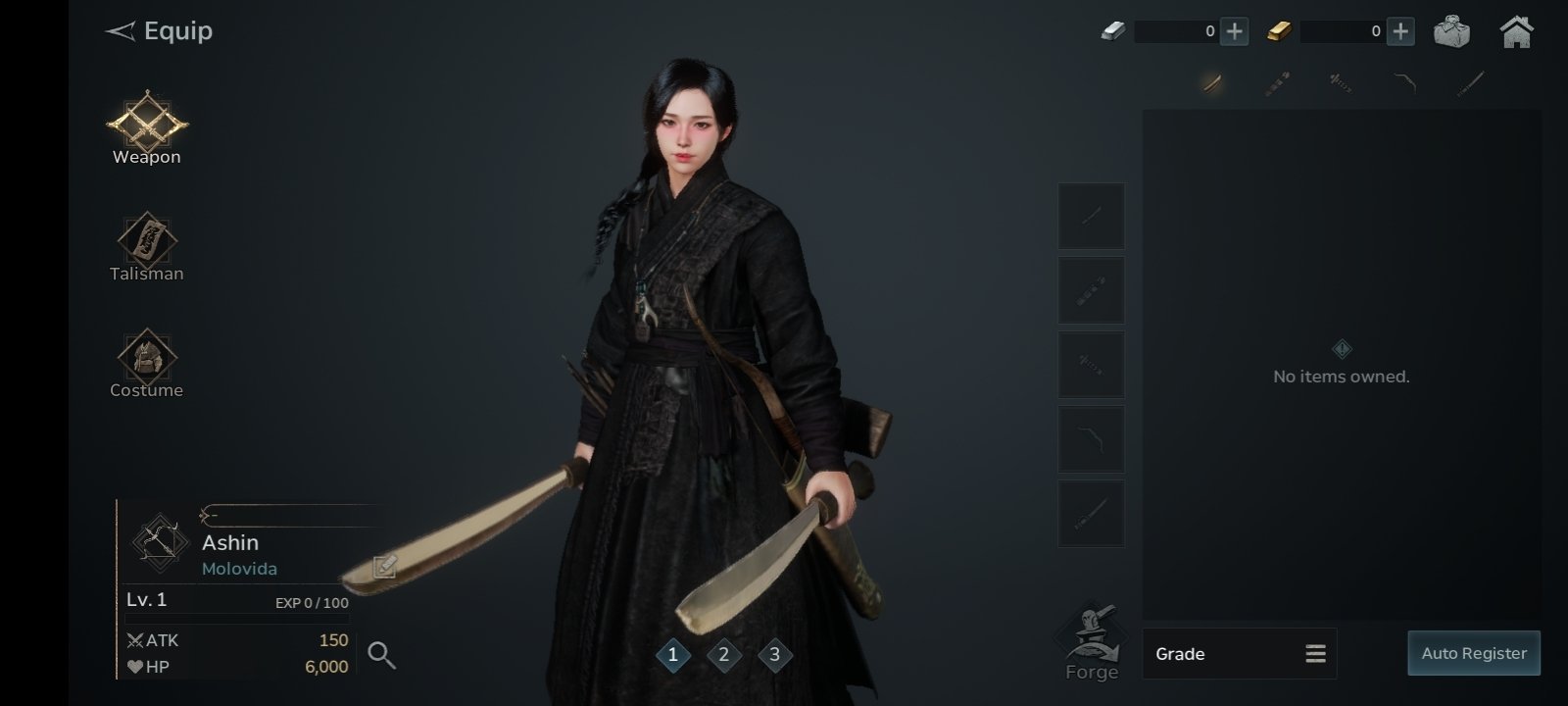Viewport: 1568px width, 706px height.
Task: Click the Auto Register button
Action: tap(1473, 654)
